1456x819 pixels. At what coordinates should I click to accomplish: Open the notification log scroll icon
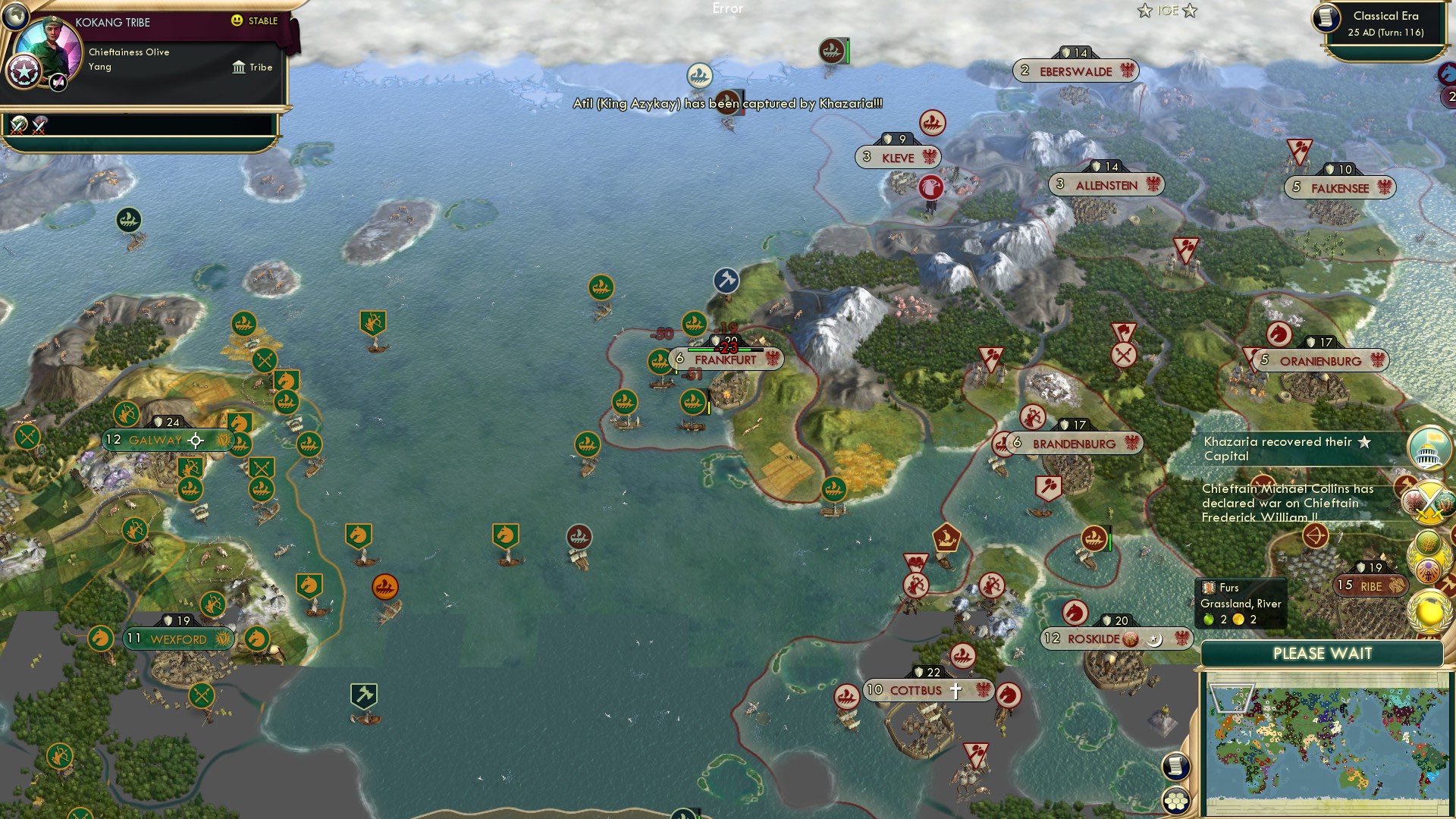click(x=1175, y=766)
